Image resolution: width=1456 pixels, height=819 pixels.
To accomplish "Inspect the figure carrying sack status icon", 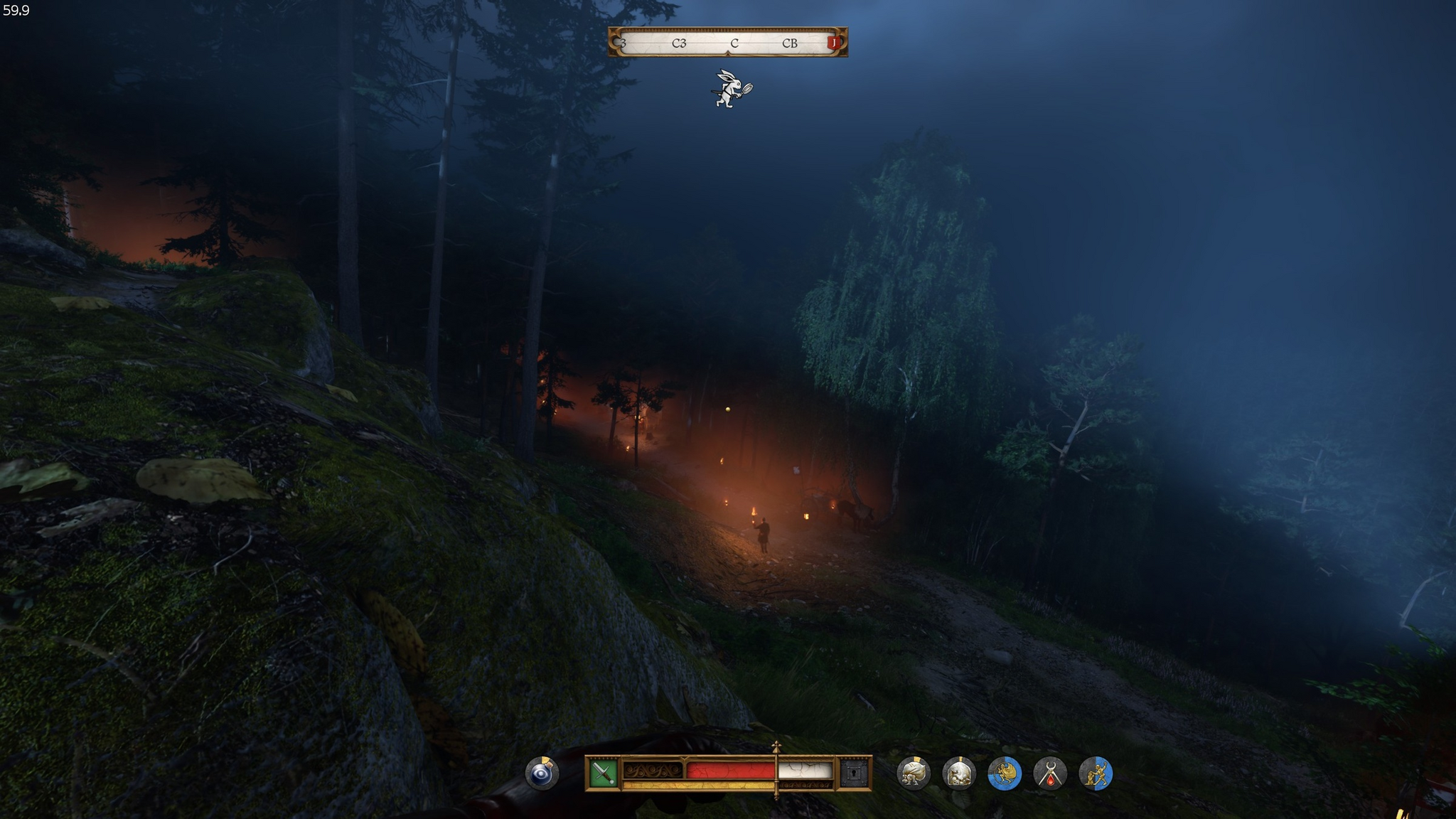I will click(914, 773).
